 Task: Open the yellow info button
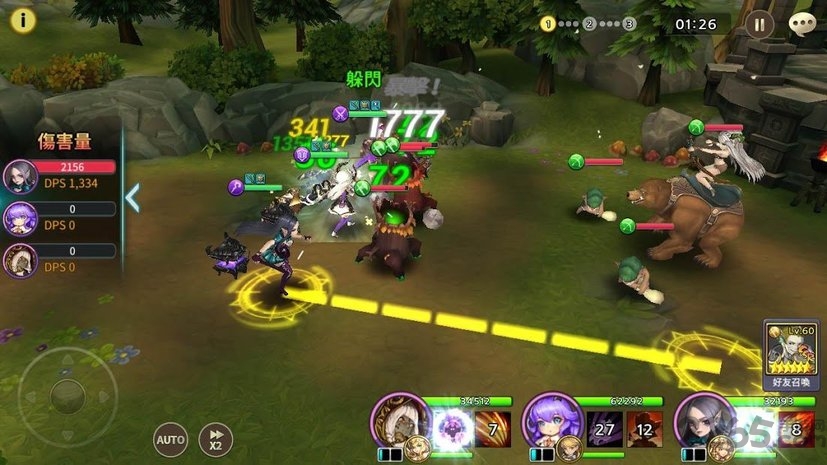coord(22,22)
